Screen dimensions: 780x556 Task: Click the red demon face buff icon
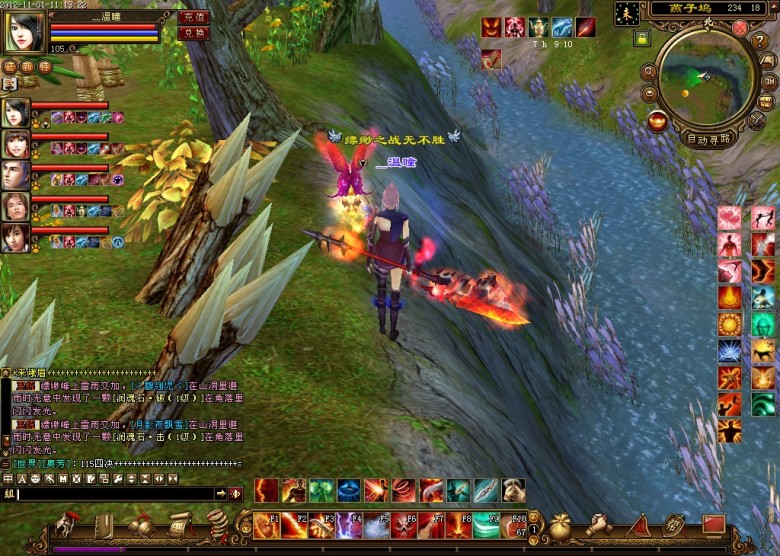tap(492, 27)
